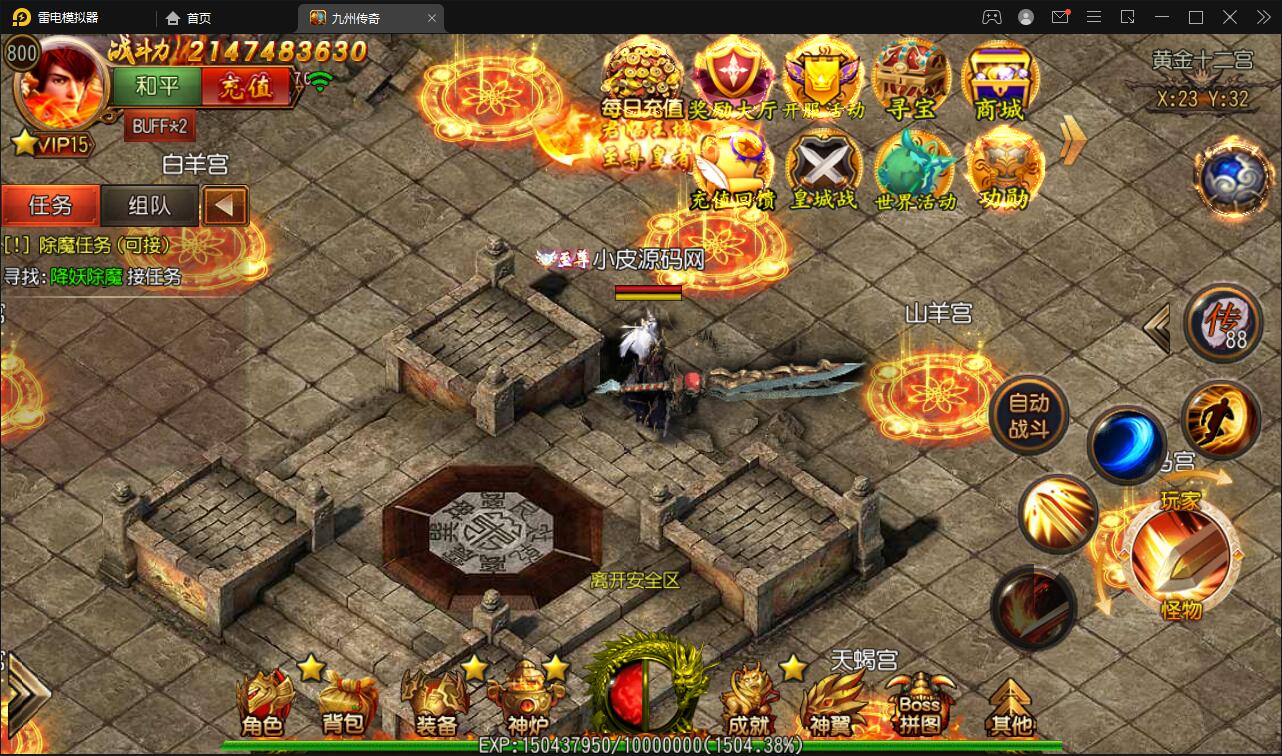Open the 装备 equipment menu
The width and height of the screenshot is (1282, 756).
pyautogui.click(x=434, y=704)
